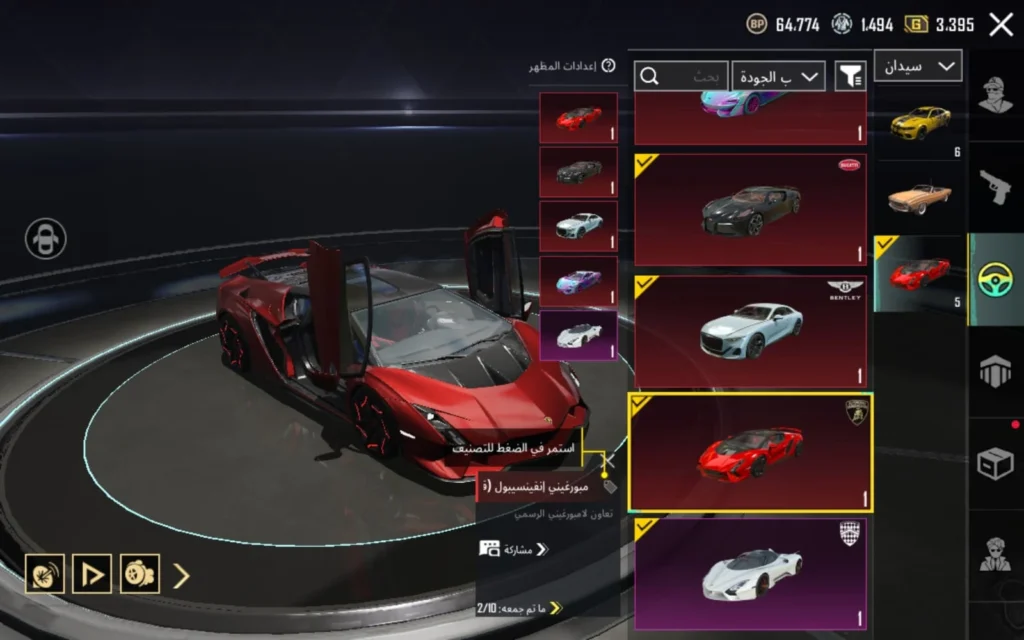This screenshot has width=1024, height=640.
Task: Open the سيدان vehicle type dropdown
Action: tap(918, 66)
